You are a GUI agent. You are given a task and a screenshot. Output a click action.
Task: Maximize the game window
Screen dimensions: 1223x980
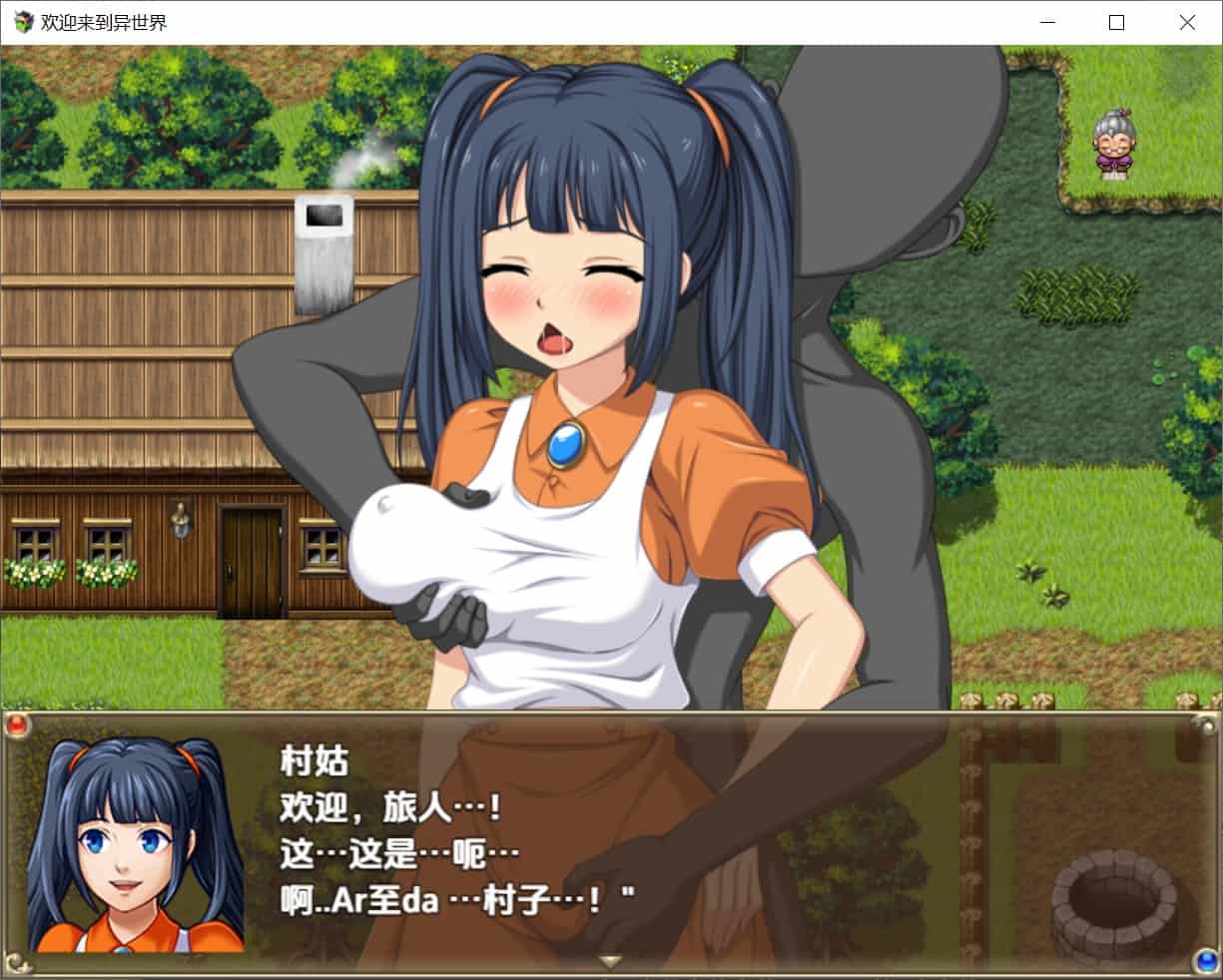(1116, 23)
